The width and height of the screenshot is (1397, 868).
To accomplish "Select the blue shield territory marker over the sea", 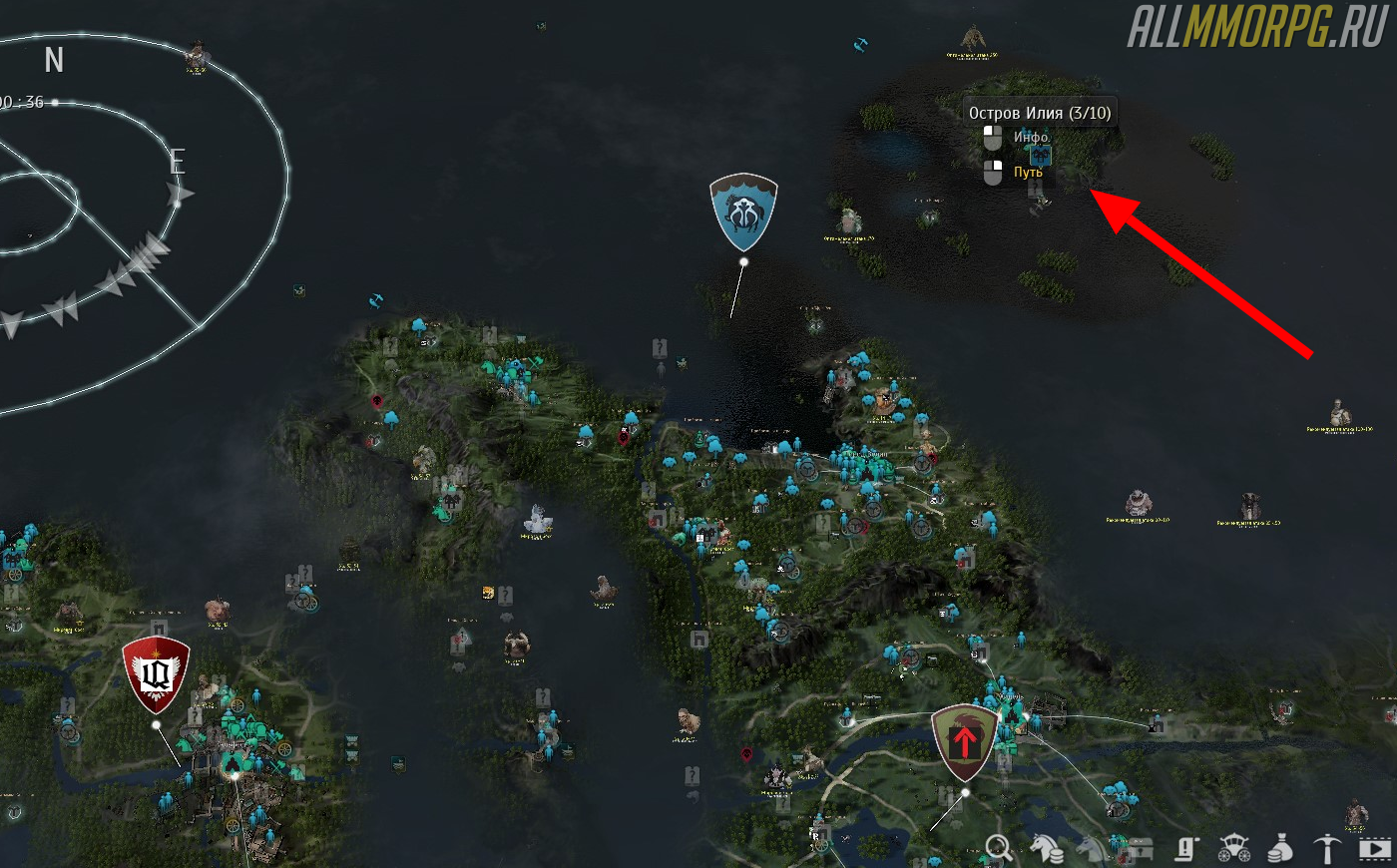I will (x=743, y=213).
